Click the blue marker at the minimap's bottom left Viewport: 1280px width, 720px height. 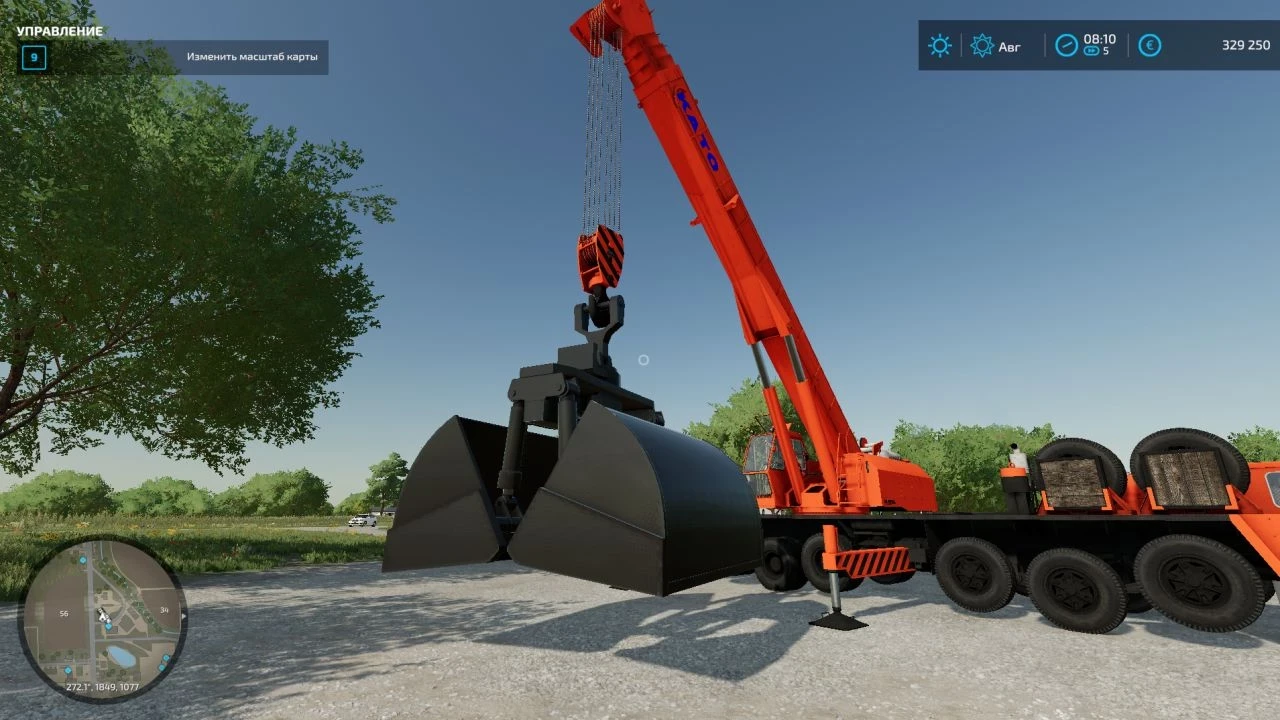[x=68, y=670]
